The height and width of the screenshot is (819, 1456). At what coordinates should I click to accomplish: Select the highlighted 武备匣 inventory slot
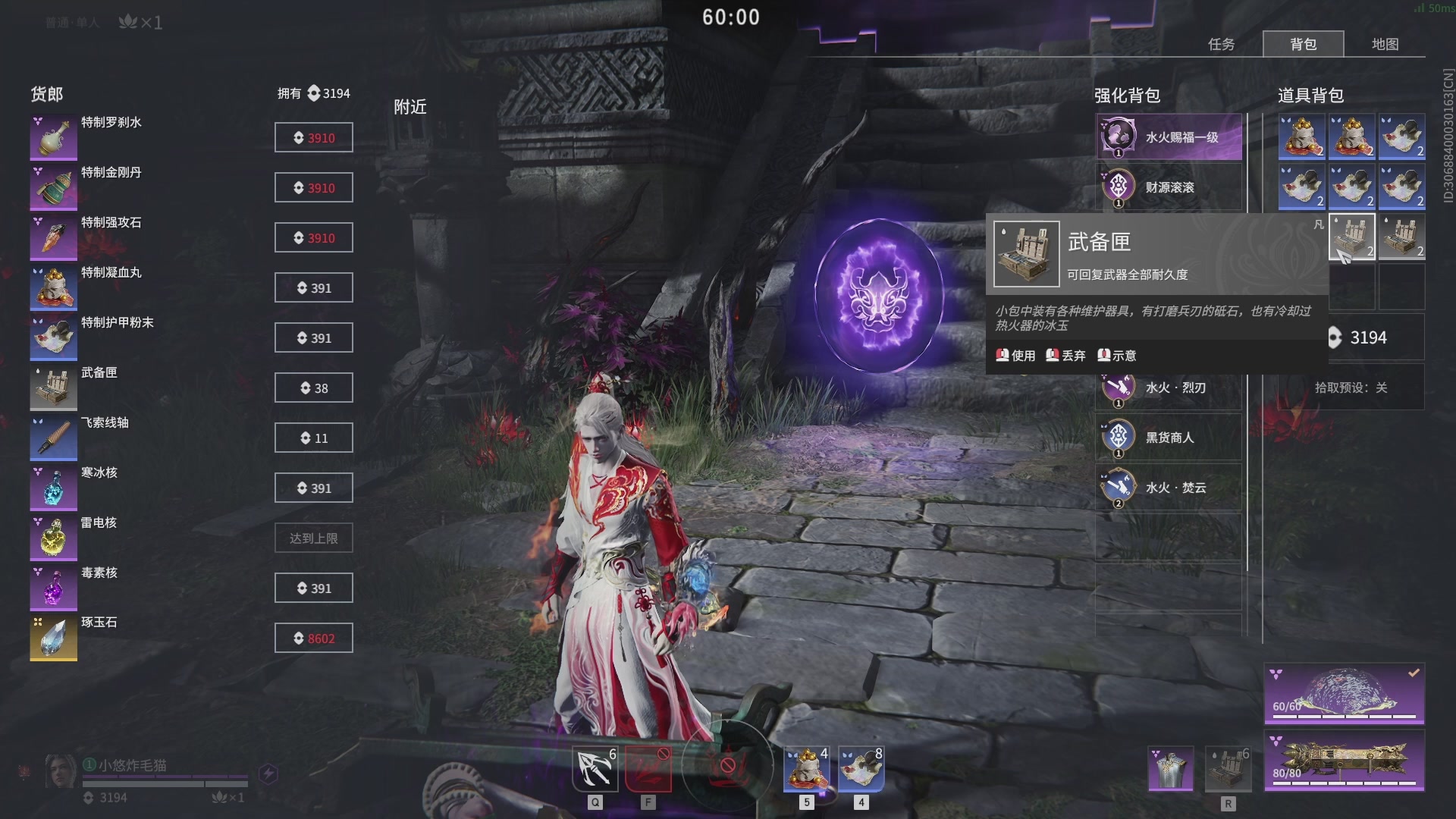point(1351,237)
